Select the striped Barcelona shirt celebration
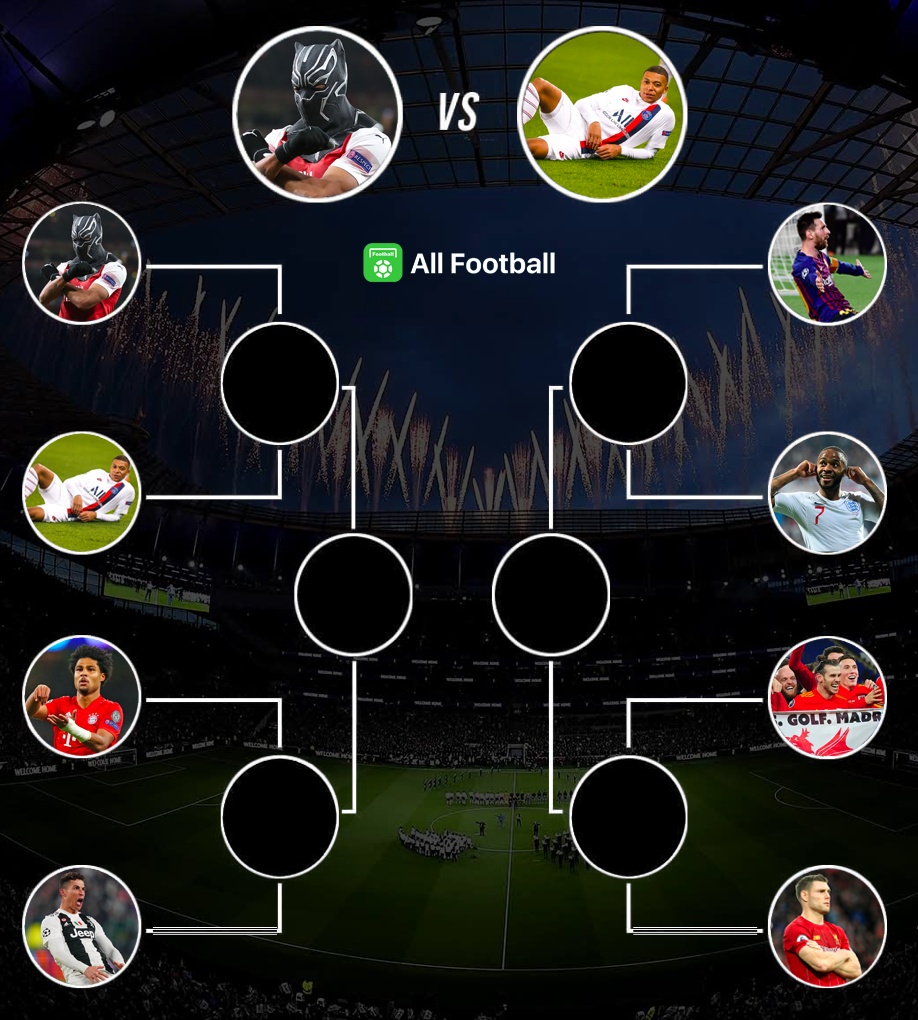918x1020 pixels. [827, 264]
